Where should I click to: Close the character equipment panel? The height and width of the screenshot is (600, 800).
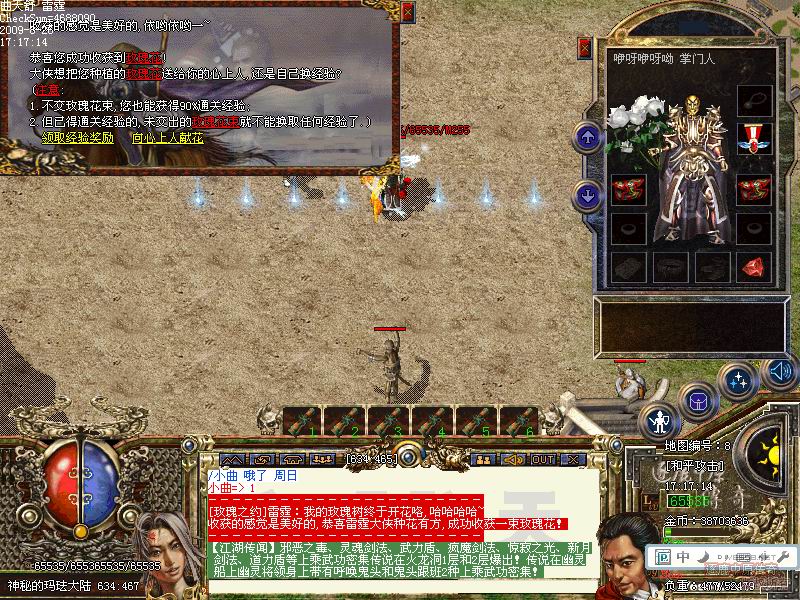pos(587,47)
